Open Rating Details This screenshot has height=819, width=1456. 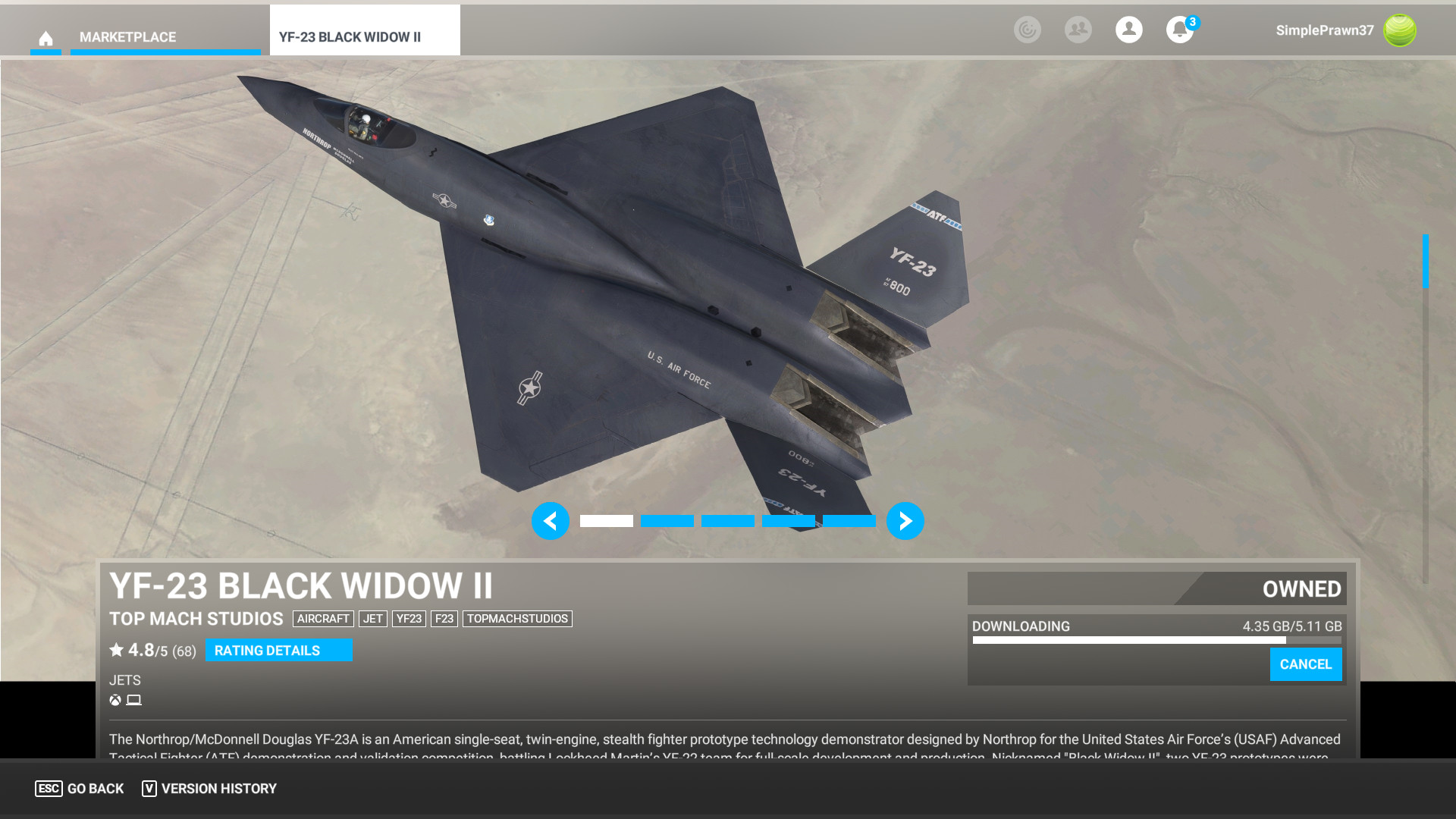(x=278, y=650)
